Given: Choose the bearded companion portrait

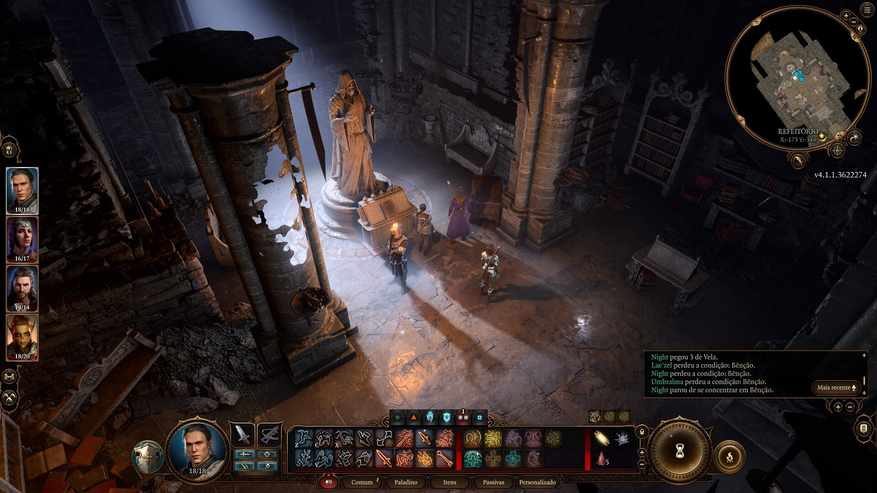Looking at the screenshot, I should point(22,288).
